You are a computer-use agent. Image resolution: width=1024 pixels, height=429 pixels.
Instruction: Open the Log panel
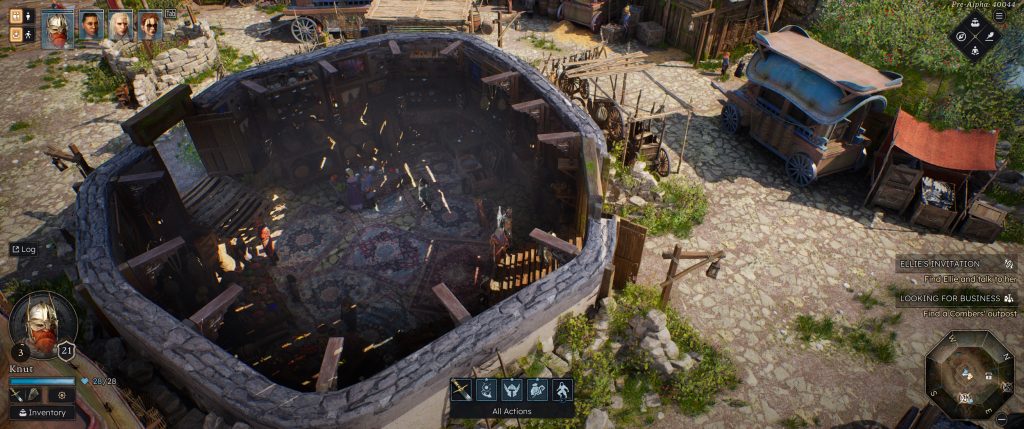point(23,249)
